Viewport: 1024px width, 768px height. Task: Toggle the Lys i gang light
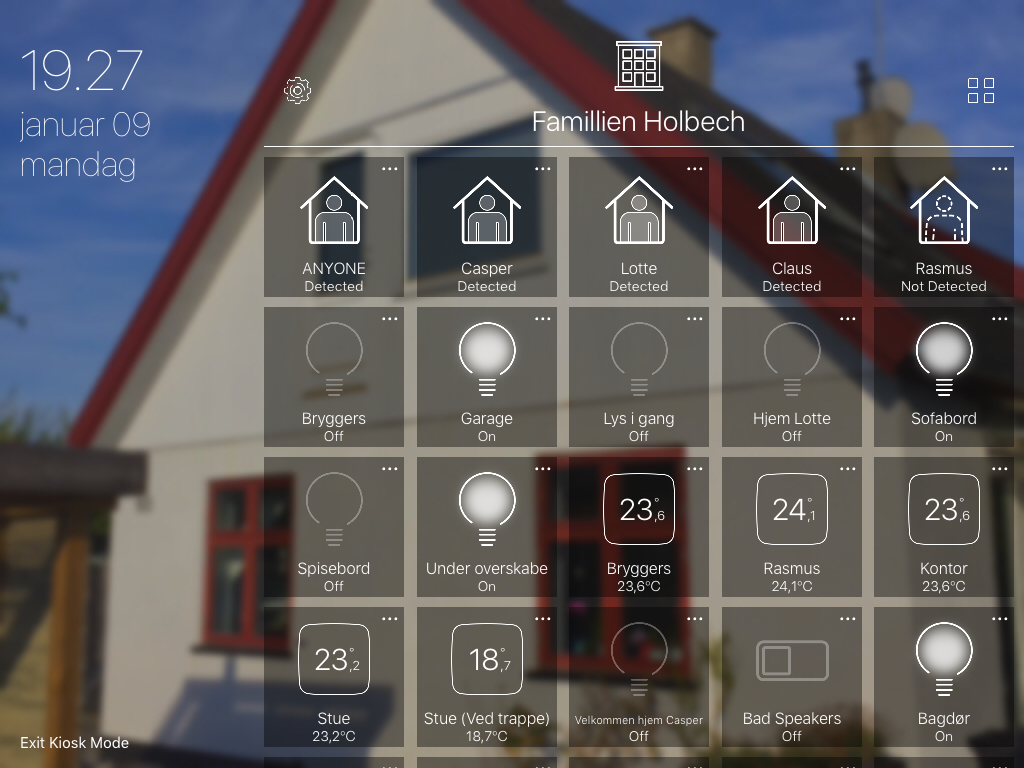pyautogui.click(x=639, y=376)
